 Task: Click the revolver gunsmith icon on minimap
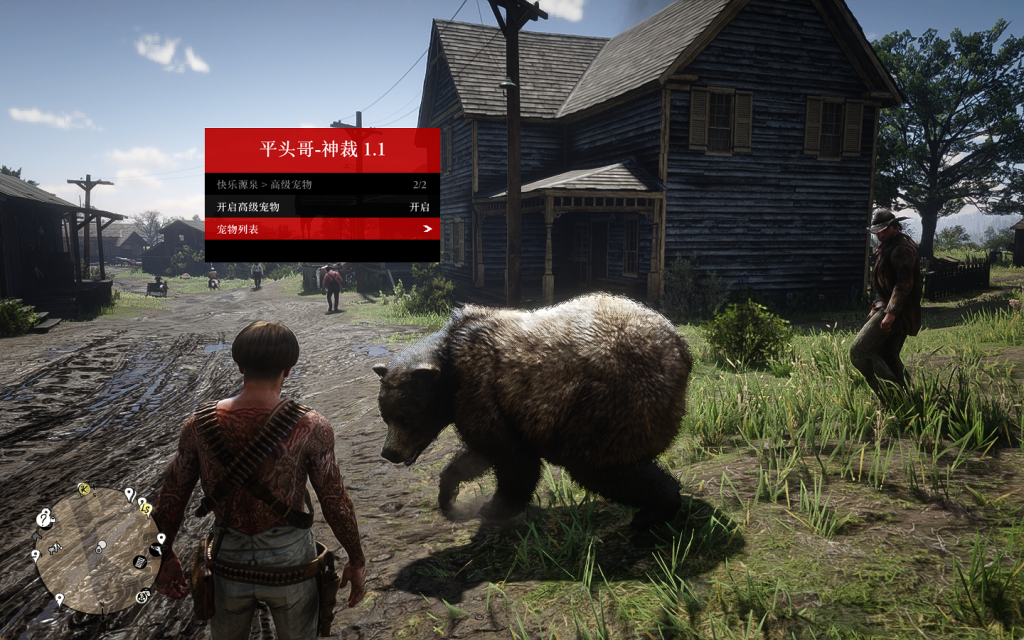tap(157, 549)
